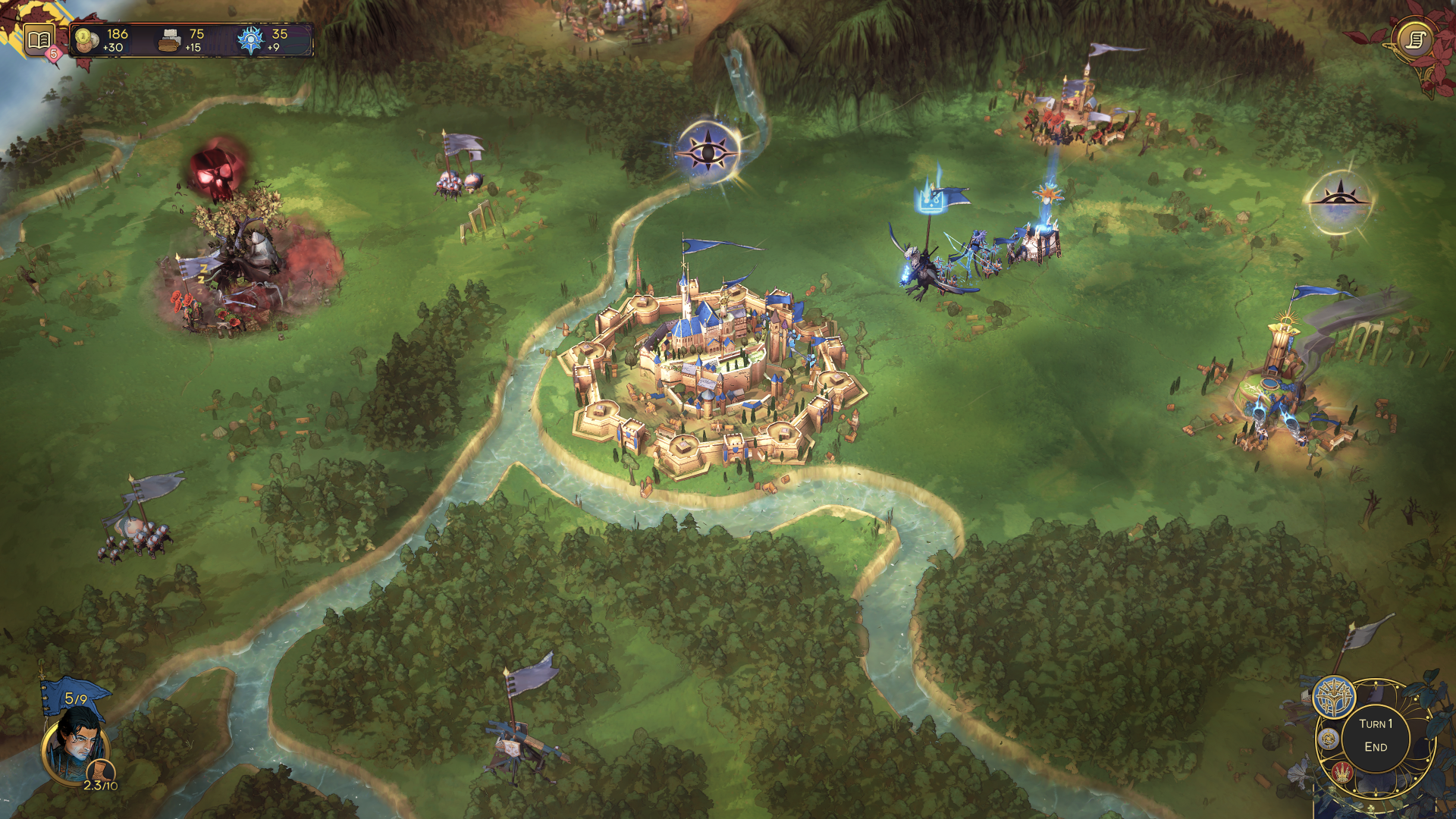
Task: Click the small silver-gold medallion emblem
Action: (x=1328, y=738)
